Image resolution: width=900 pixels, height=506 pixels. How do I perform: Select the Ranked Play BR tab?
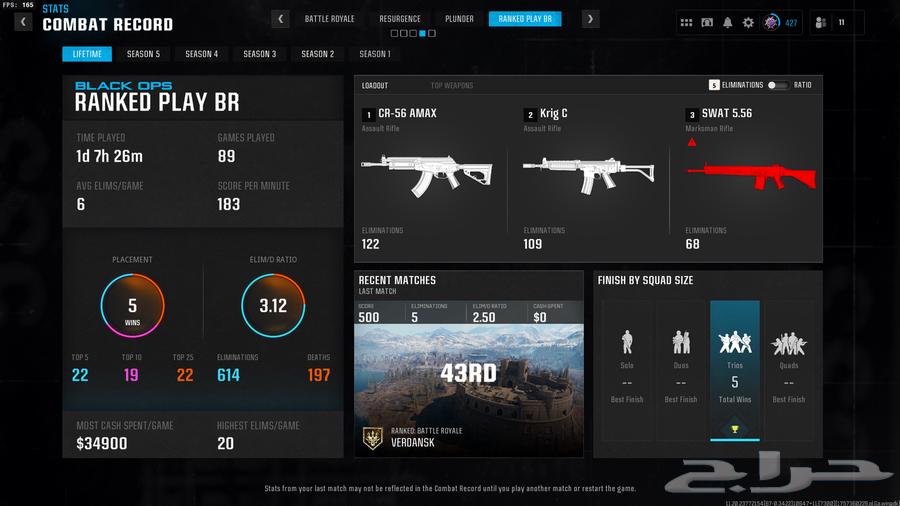[526, 19]
